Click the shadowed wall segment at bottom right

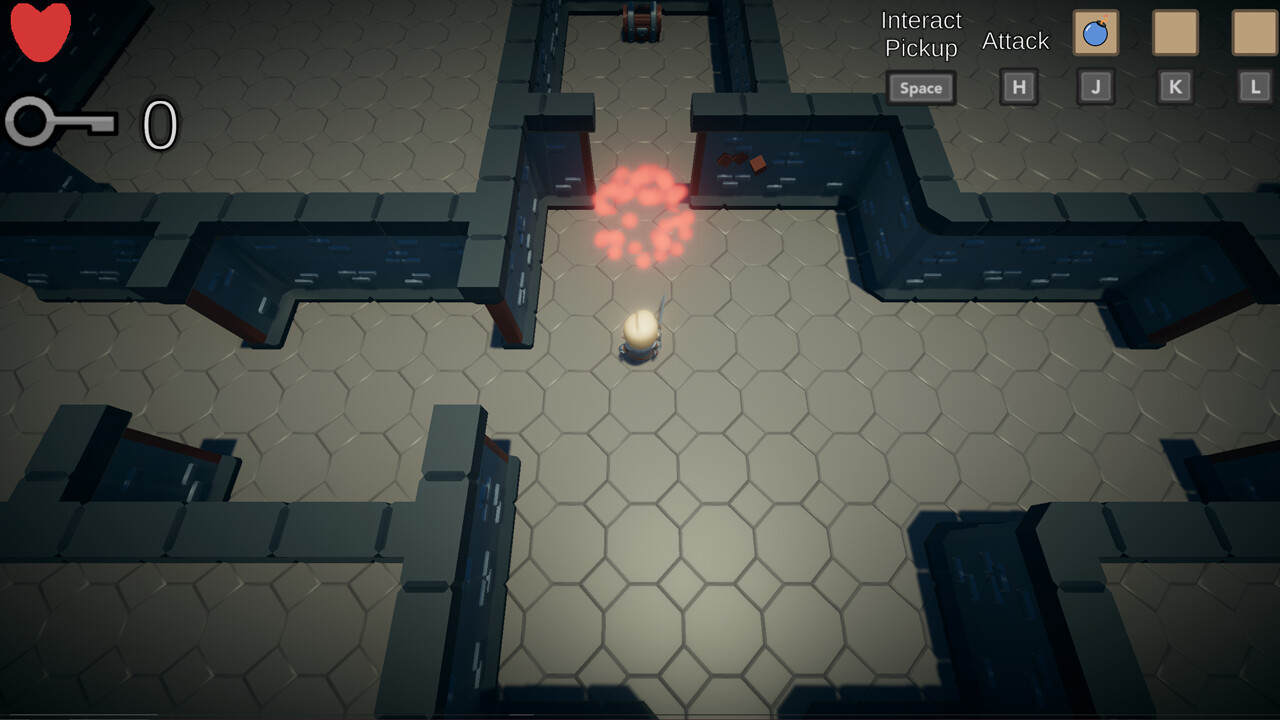click(1000, 600)
